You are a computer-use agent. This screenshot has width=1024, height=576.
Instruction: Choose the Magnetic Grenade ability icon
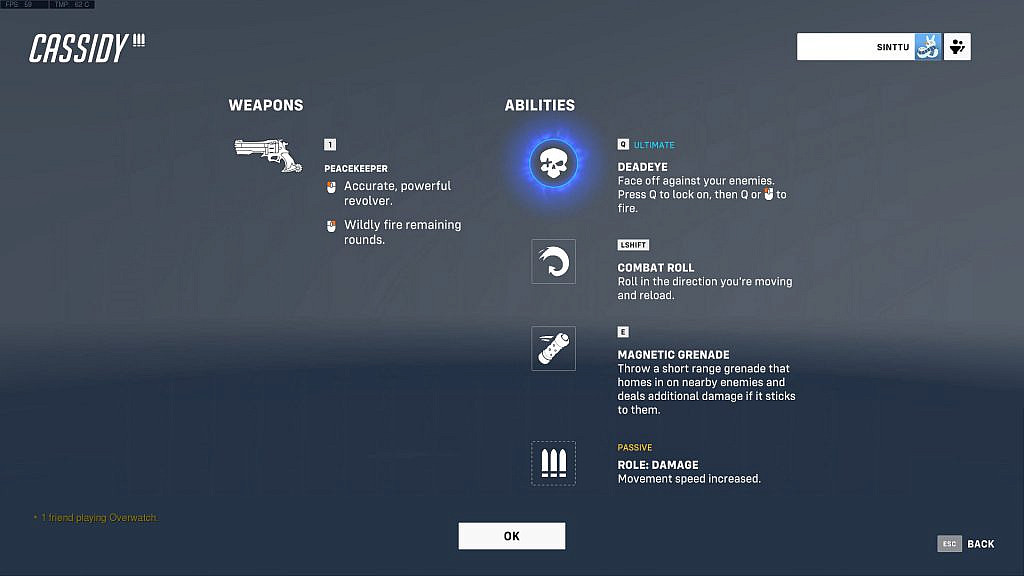coord(553,349)
